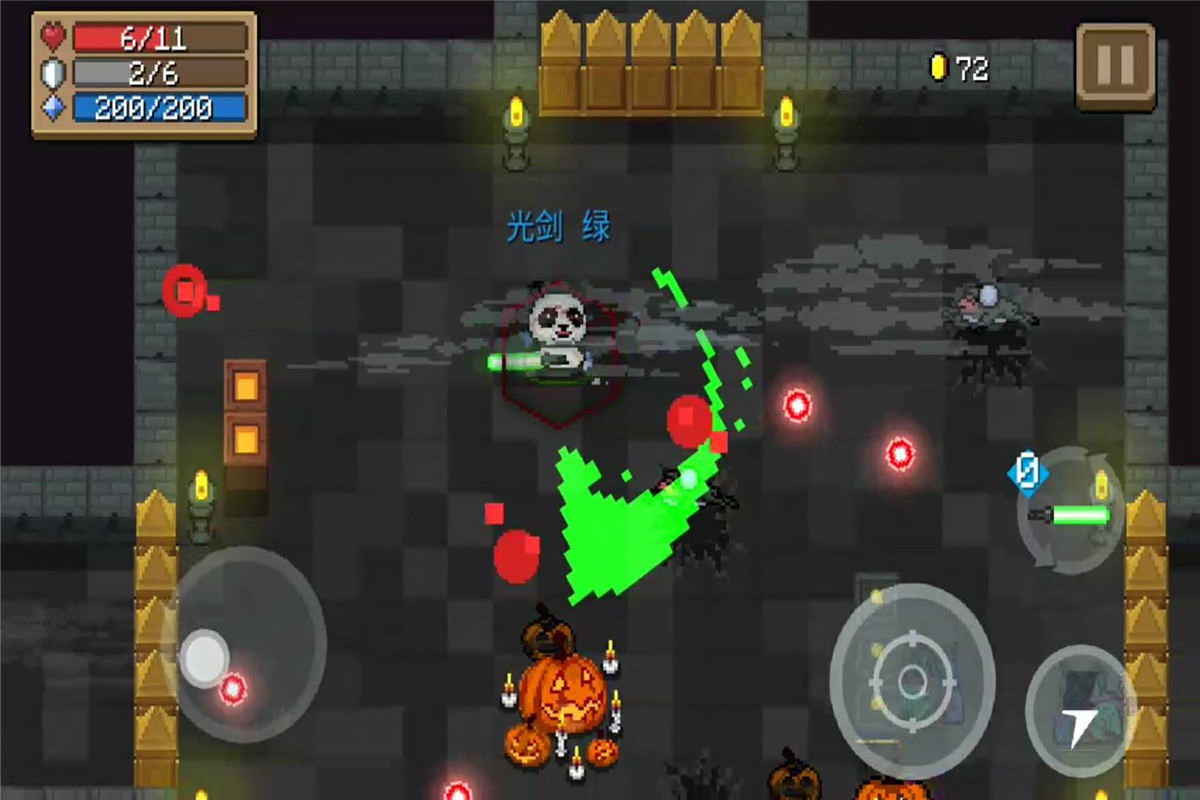1200x800 pixels.
Task: Switch weapon using the green lightsaber button
Action: click(1071, 512)
